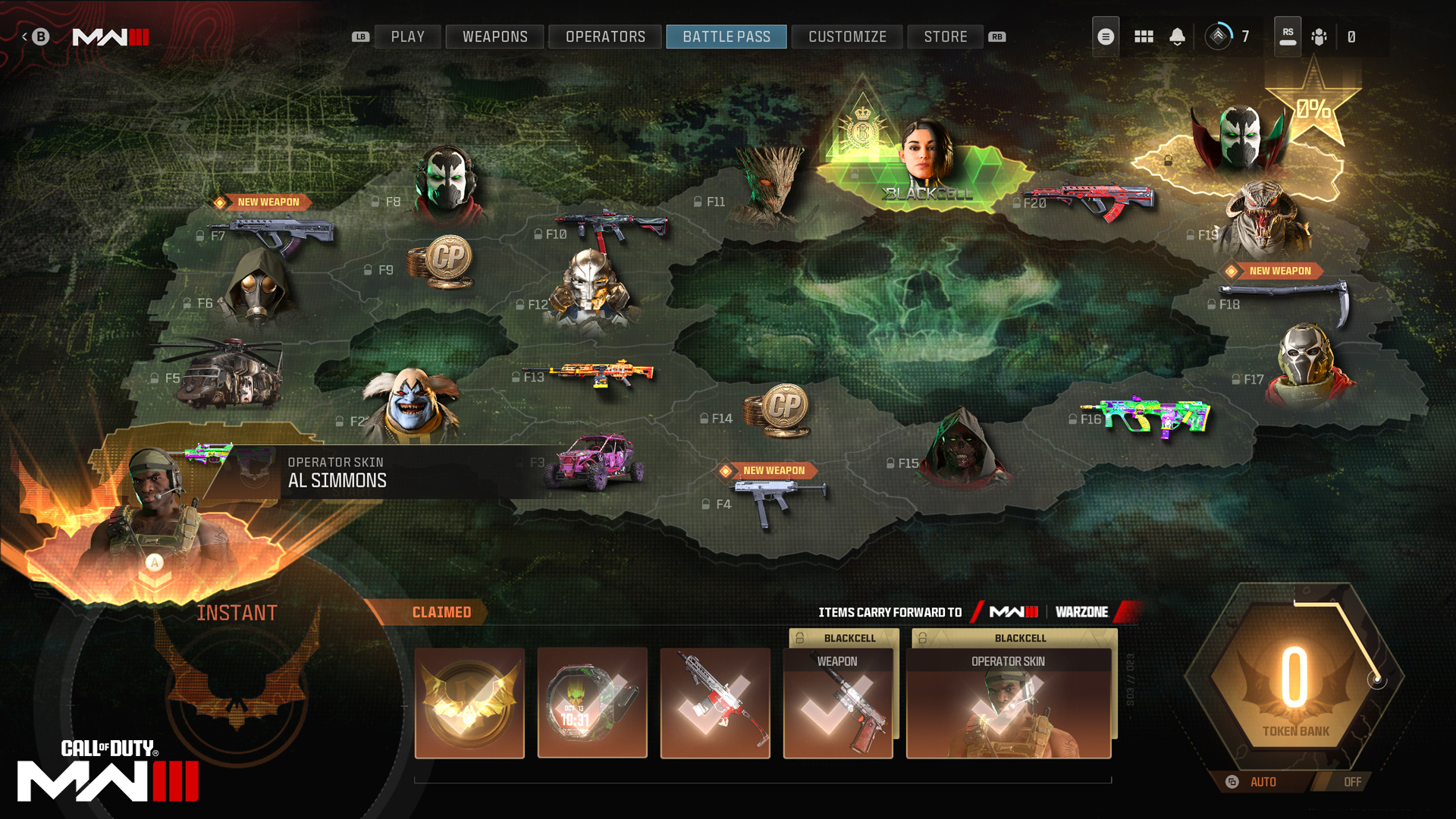Open the options menu icon
1456x819 pixels.
tap(1106, 36)
